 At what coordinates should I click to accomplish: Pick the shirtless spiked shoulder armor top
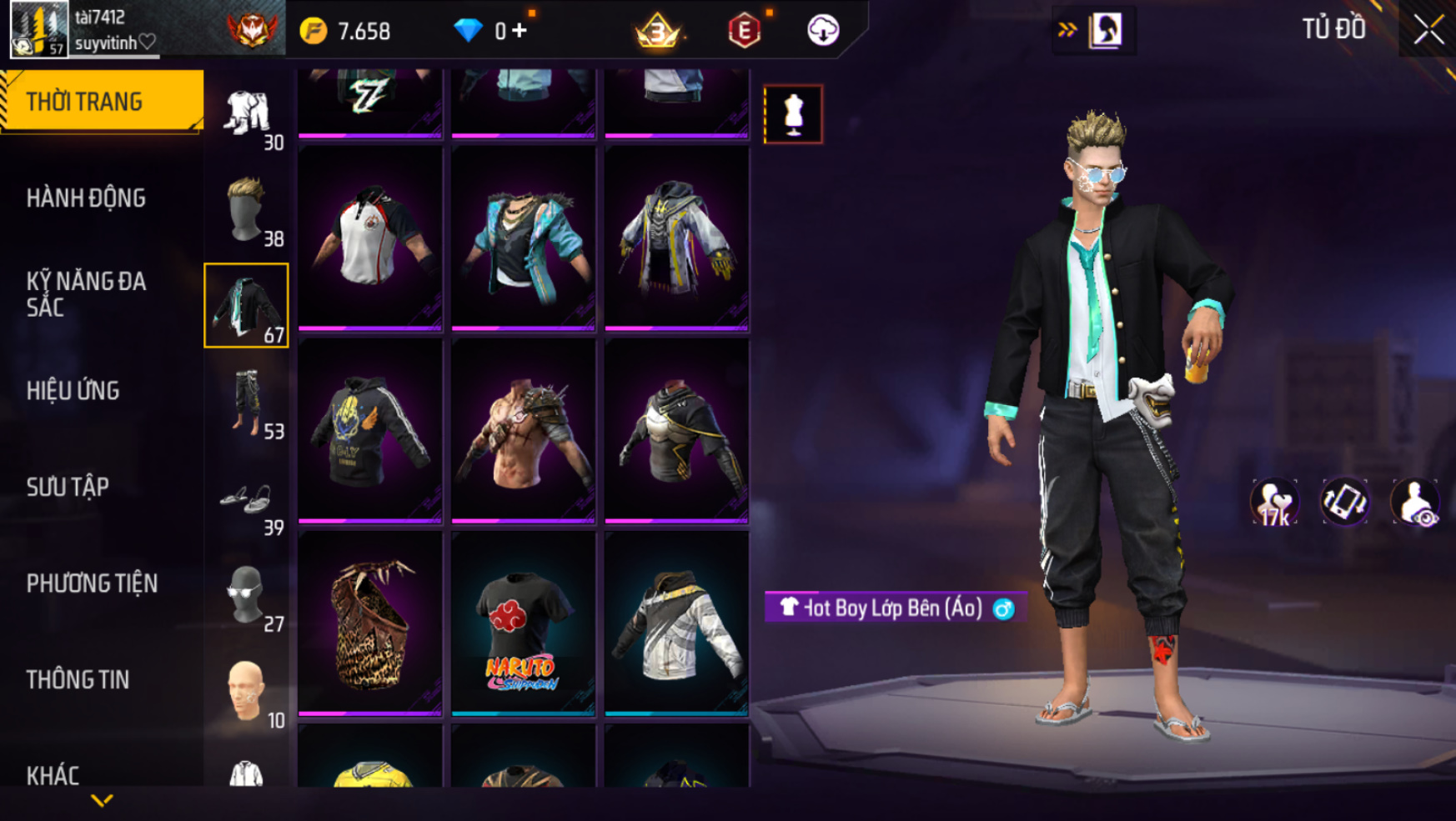point(523,431)
